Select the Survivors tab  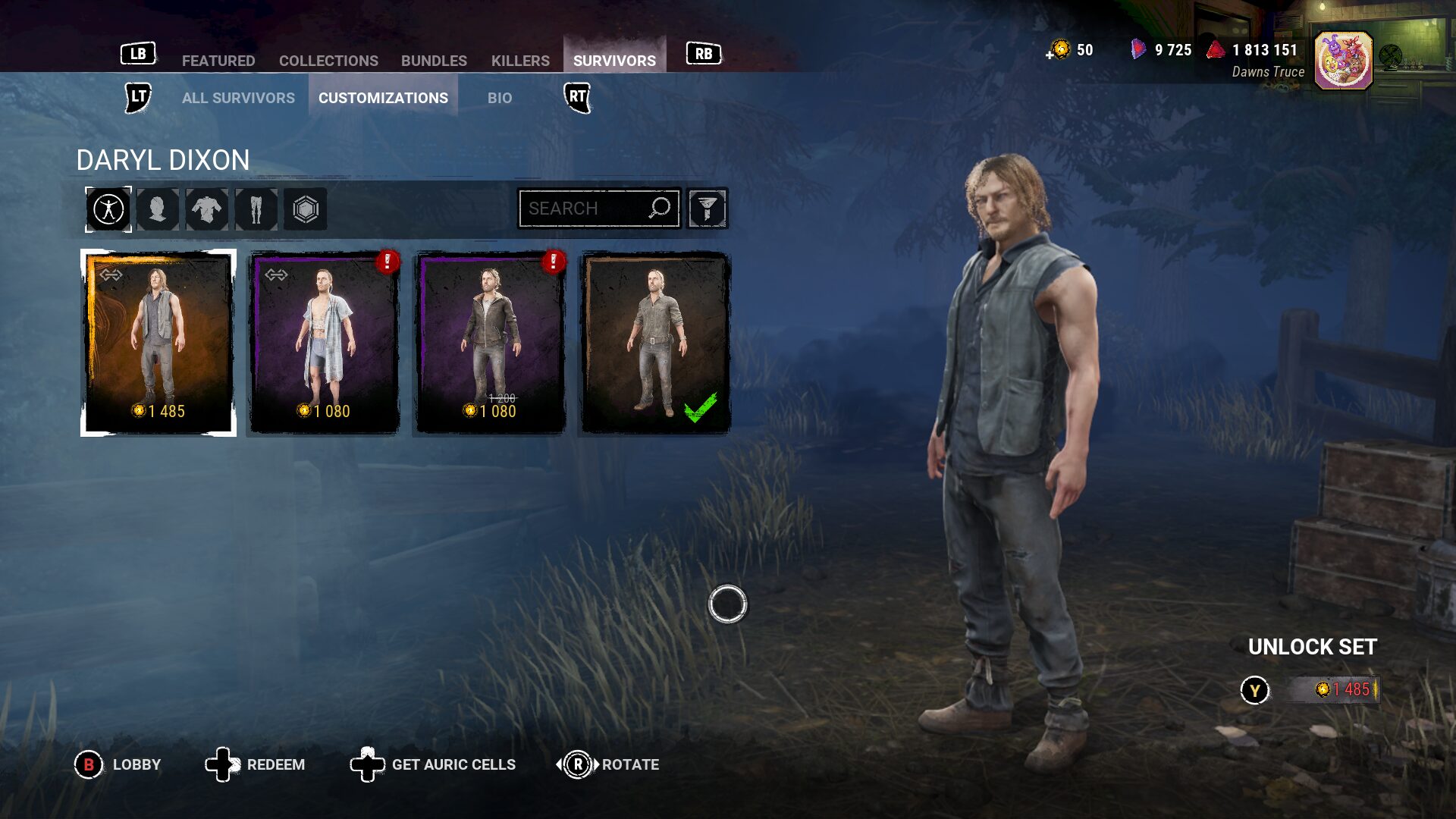tap(614, 61)
